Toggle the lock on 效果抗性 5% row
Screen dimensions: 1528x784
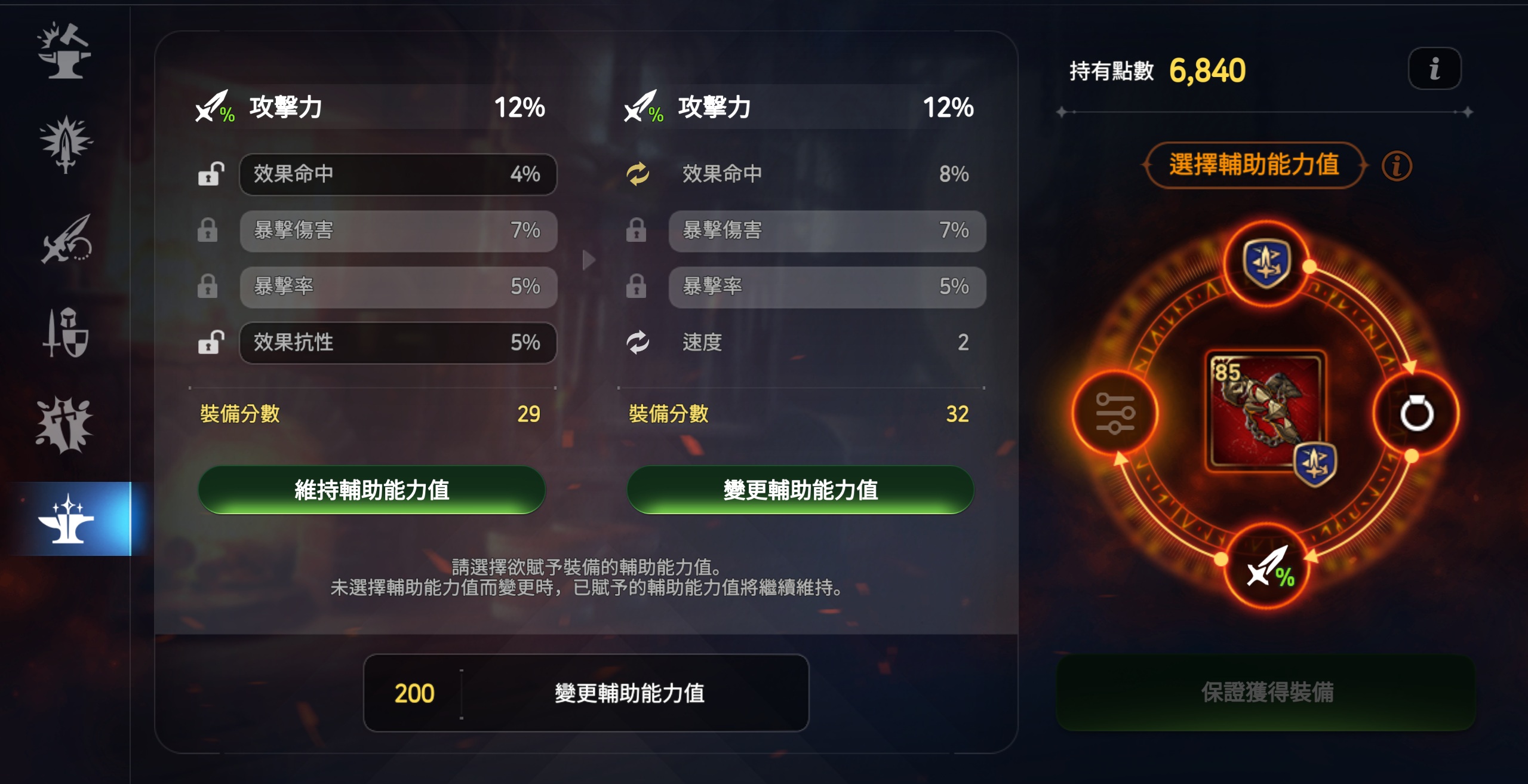[210, 343]
